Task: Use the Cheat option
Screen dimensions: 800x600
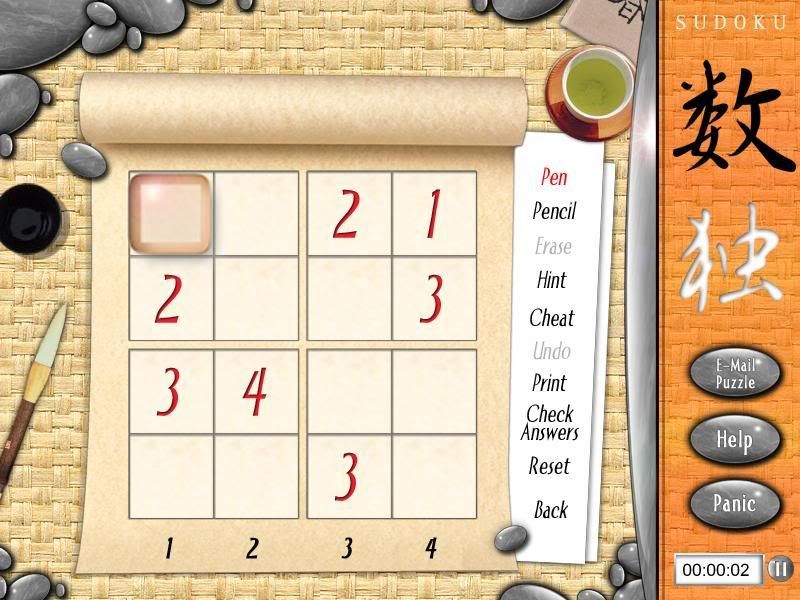Action: pos(552,318)
